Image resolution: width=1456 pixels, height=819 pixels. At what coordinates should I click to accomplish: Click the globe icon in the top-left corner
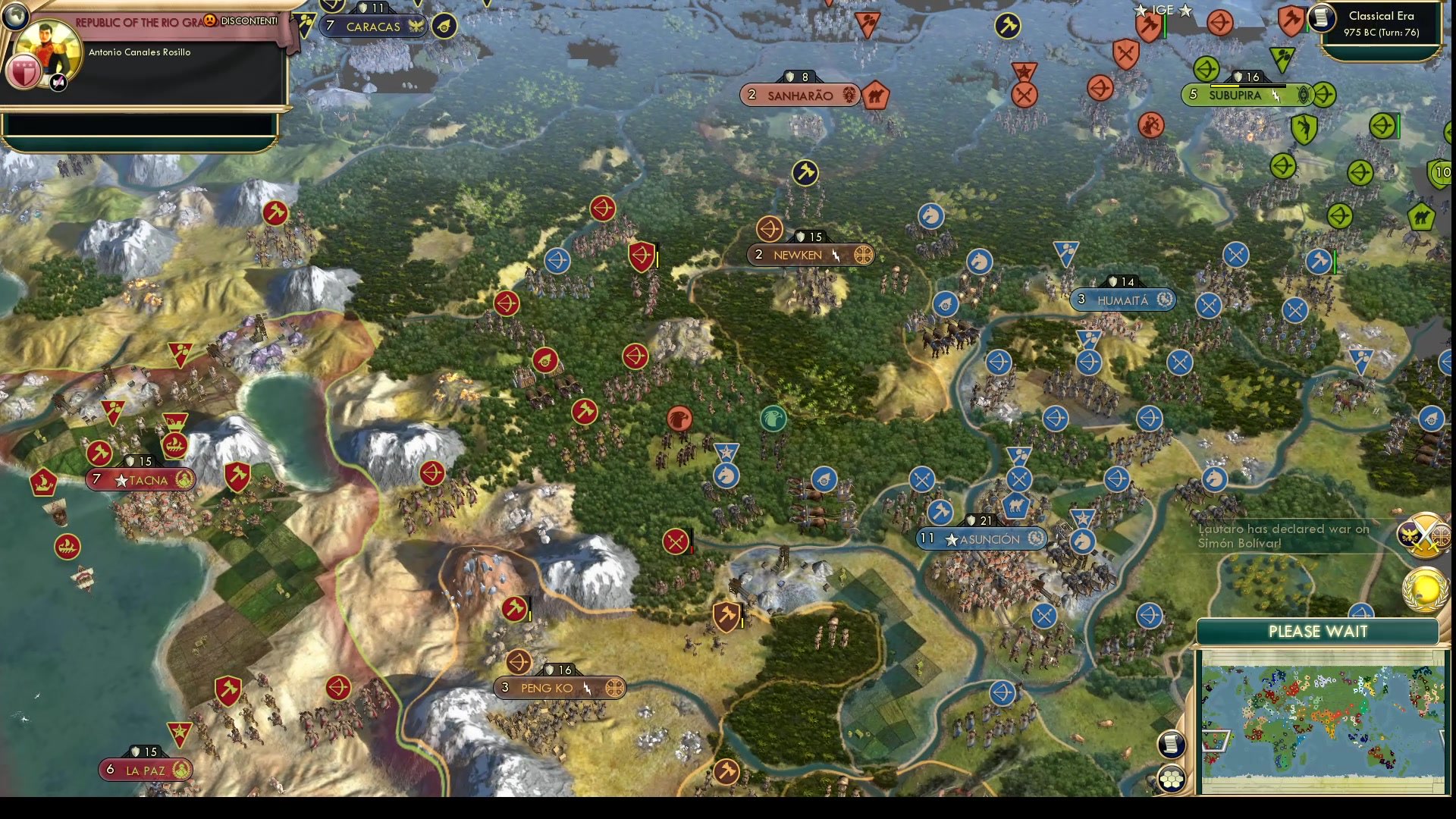pyautogui.click(x=15, y=17)
